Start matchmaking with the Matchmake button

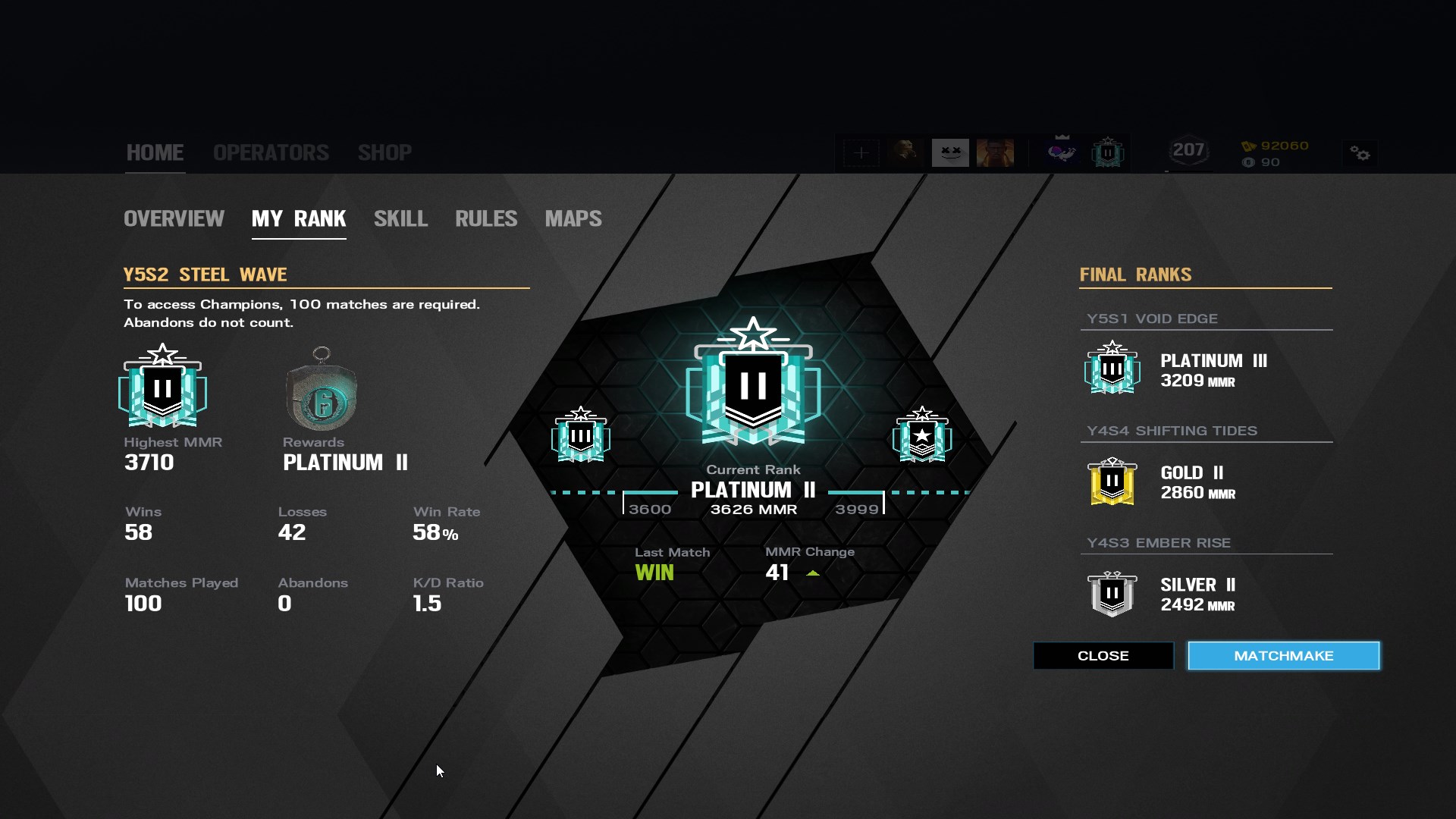[x=1283, y=656]
